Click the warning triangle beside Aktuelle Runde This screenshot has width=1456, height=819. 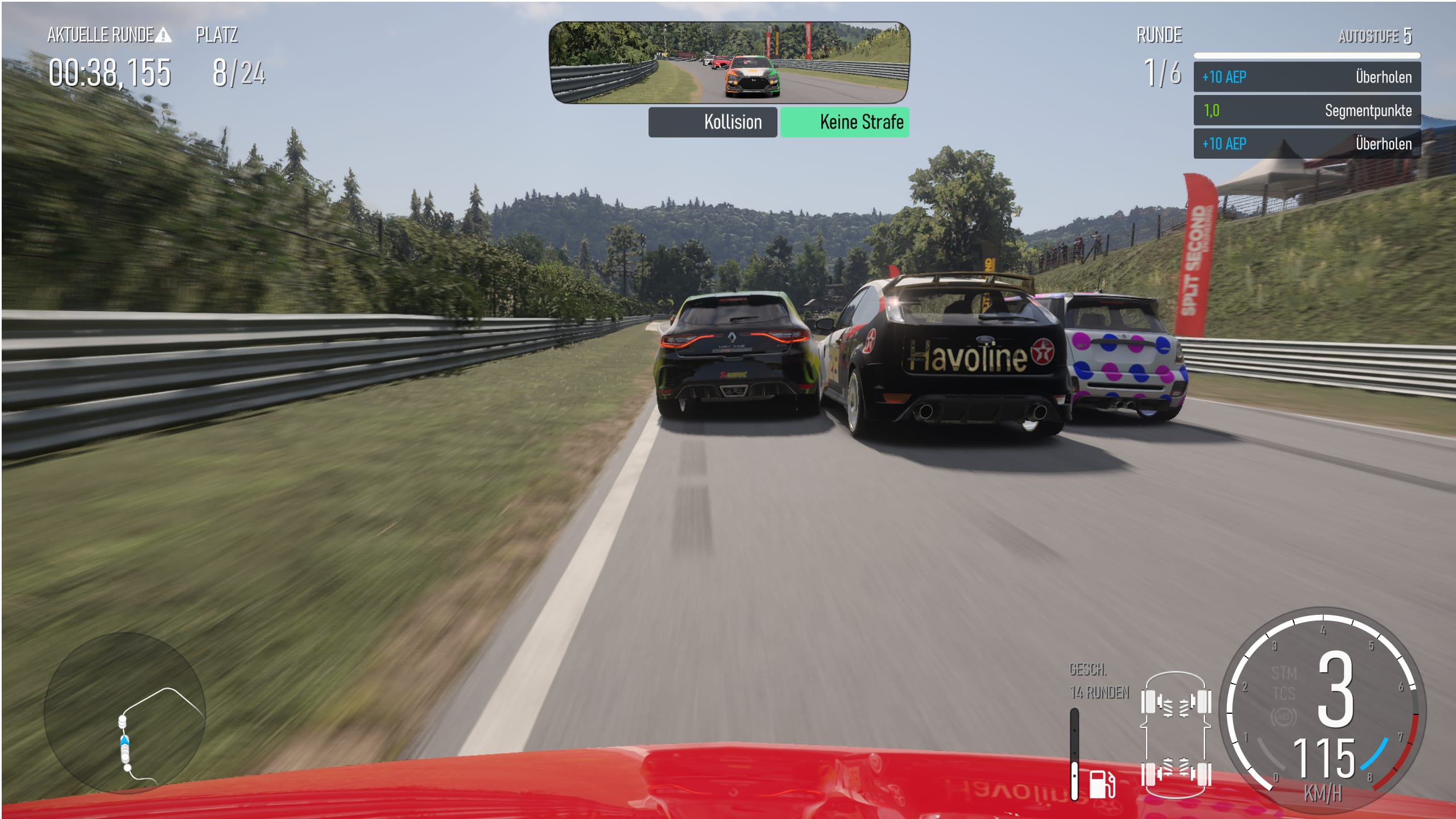(x=163, y=36)
